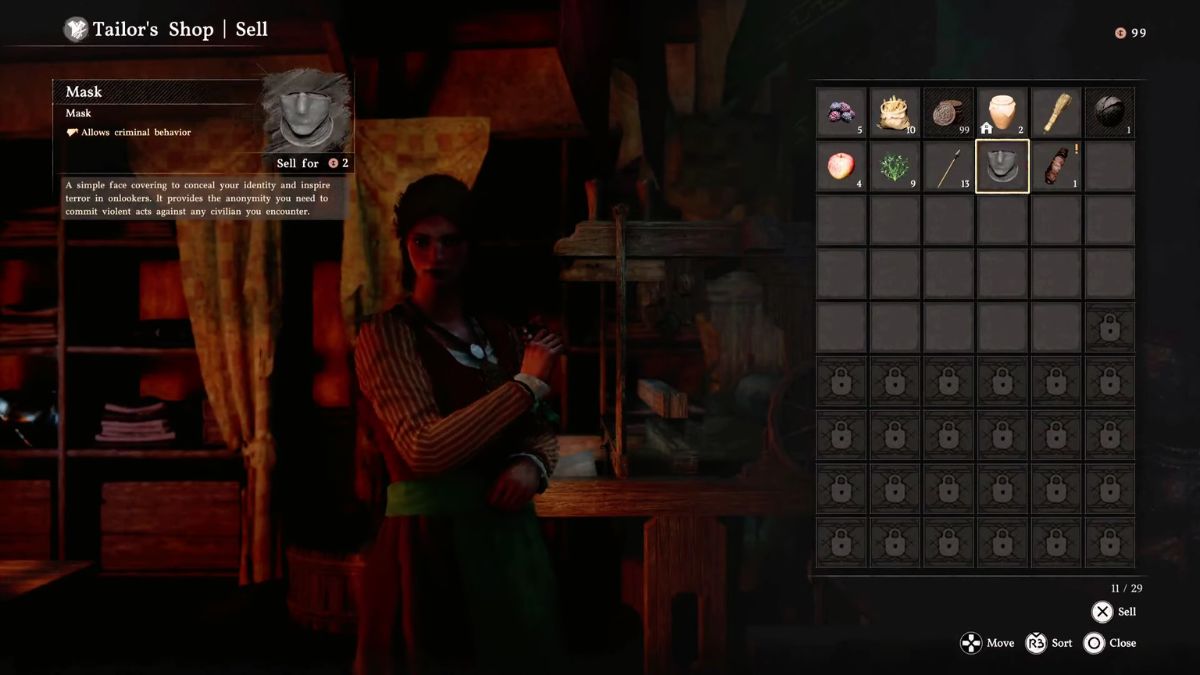Select the apple stack
The height and width of the screenshot is (675, 1200).
(841, 166)
